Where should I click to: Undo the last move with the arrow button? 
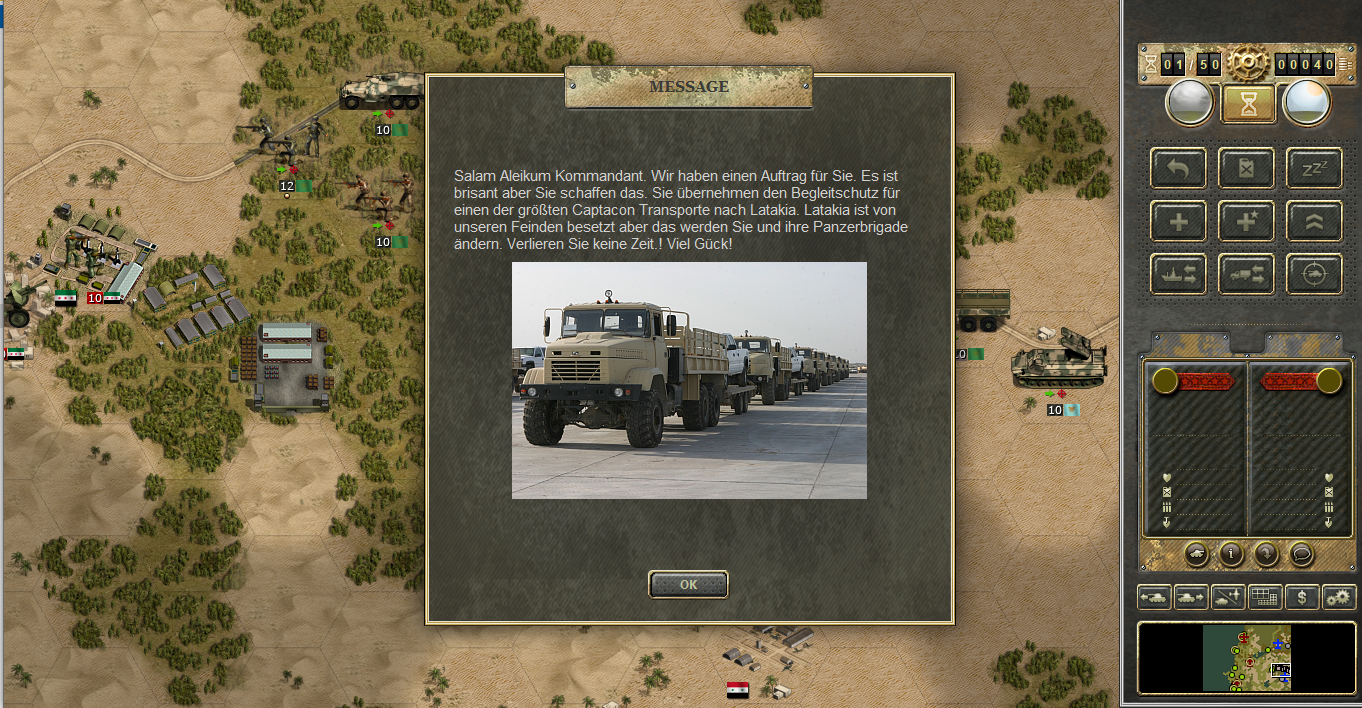click(x=1178, y=168)
